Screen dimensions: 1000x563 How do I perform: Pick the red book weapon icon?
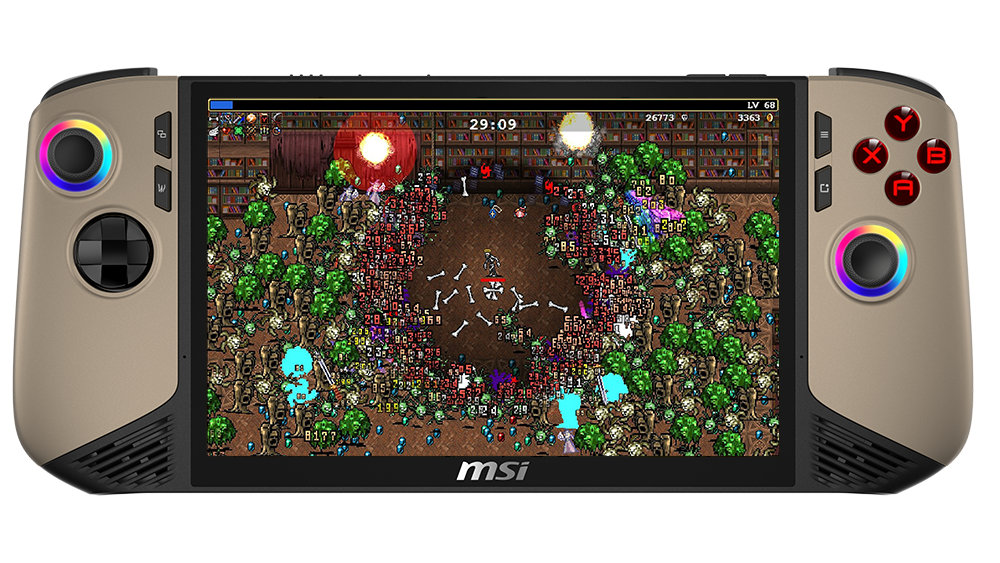[x=264, y=119]
